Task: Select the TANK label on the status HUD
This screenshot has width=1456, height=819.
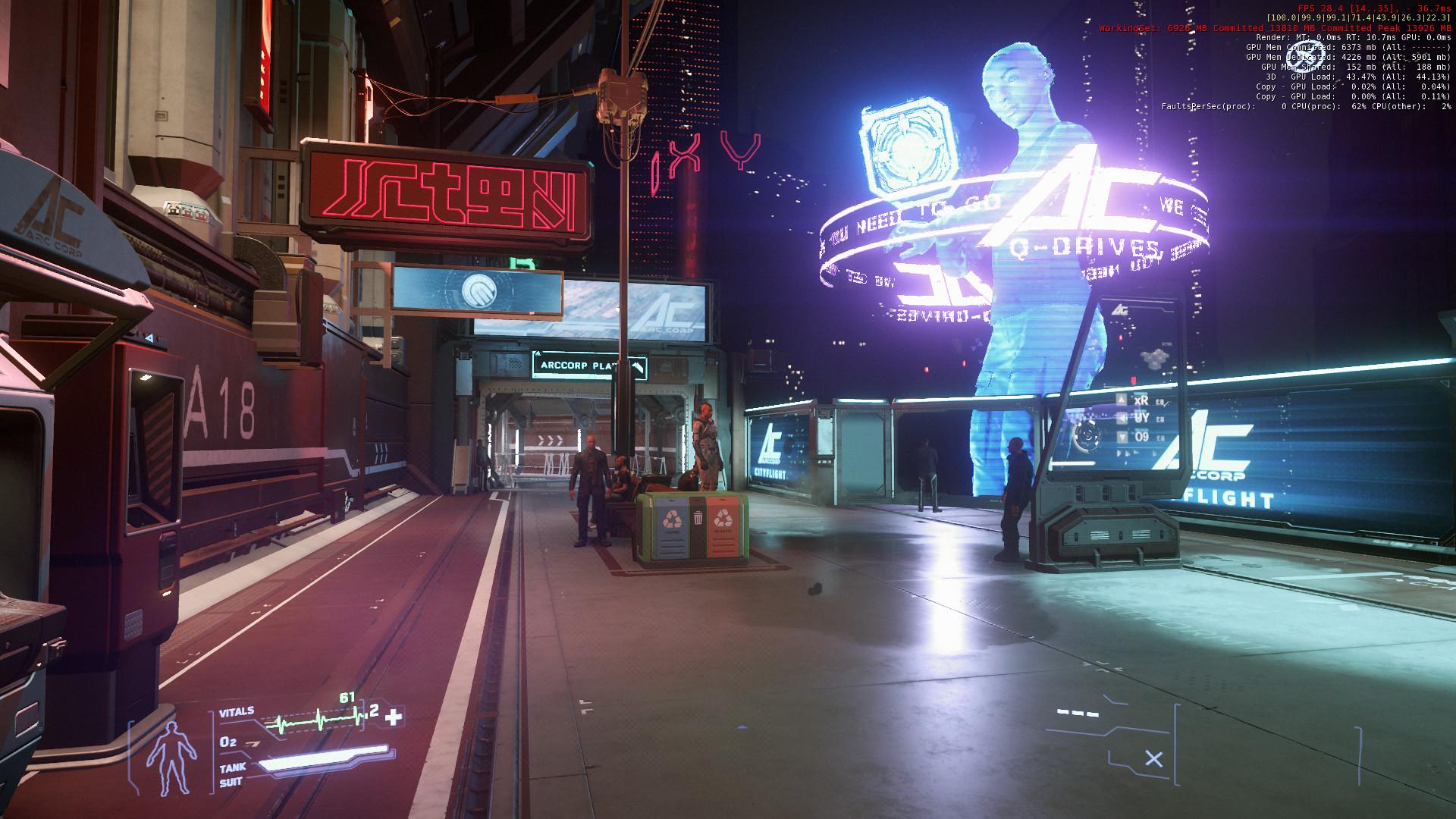Action: [233, 767]
